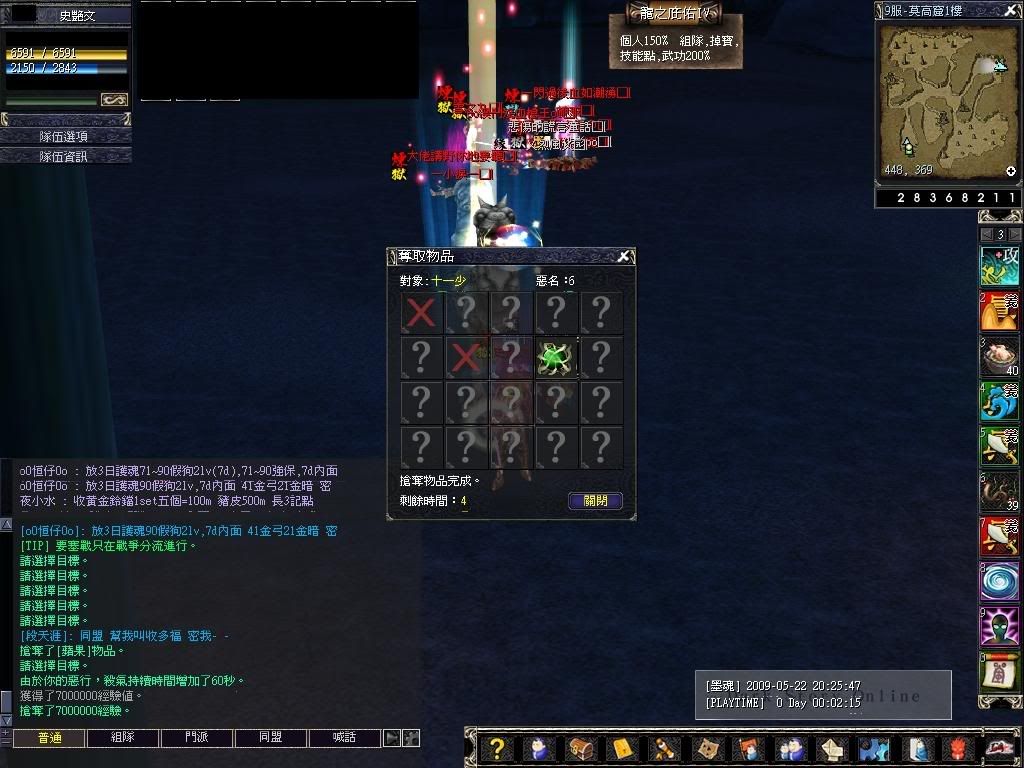Choose the 喊話 shout tab
This screenshot has height=768, width=1024.
pos(344,738)
